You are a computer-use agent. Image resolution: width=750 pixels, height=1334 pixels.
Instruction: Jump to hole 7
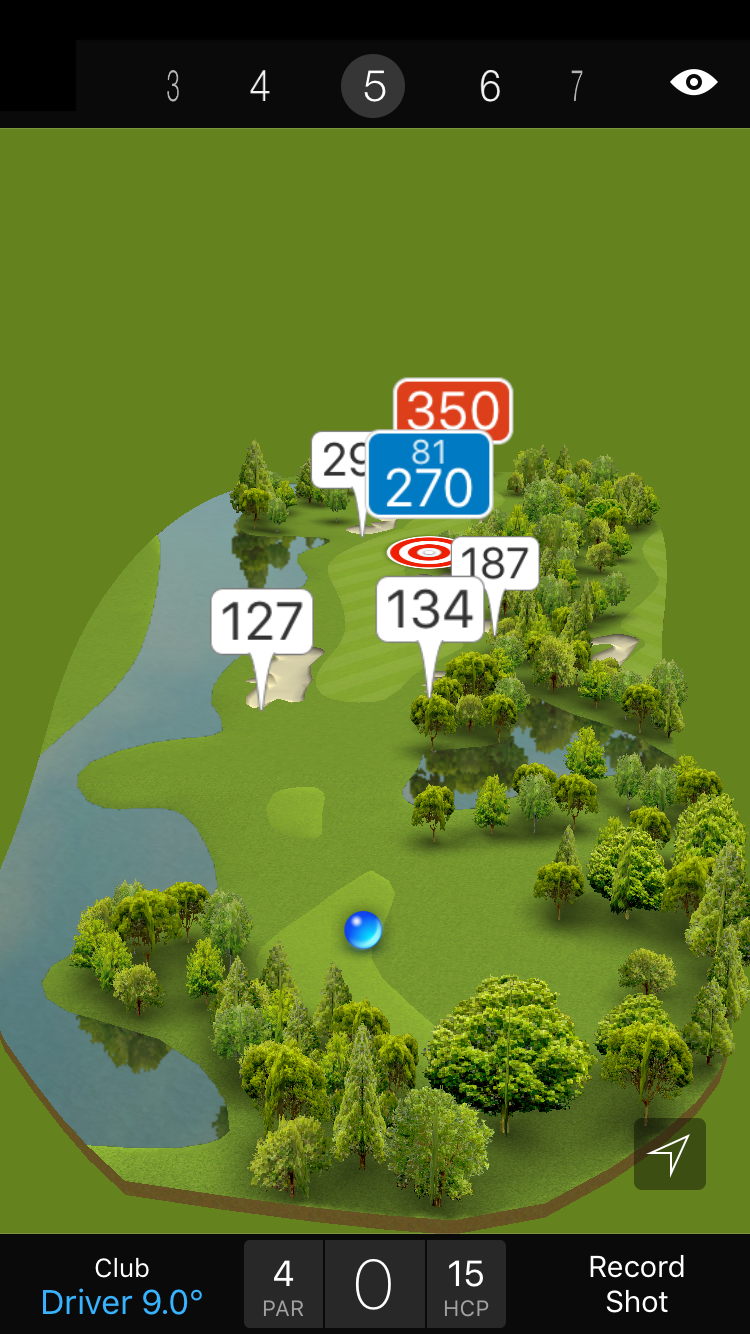(576, 87)
